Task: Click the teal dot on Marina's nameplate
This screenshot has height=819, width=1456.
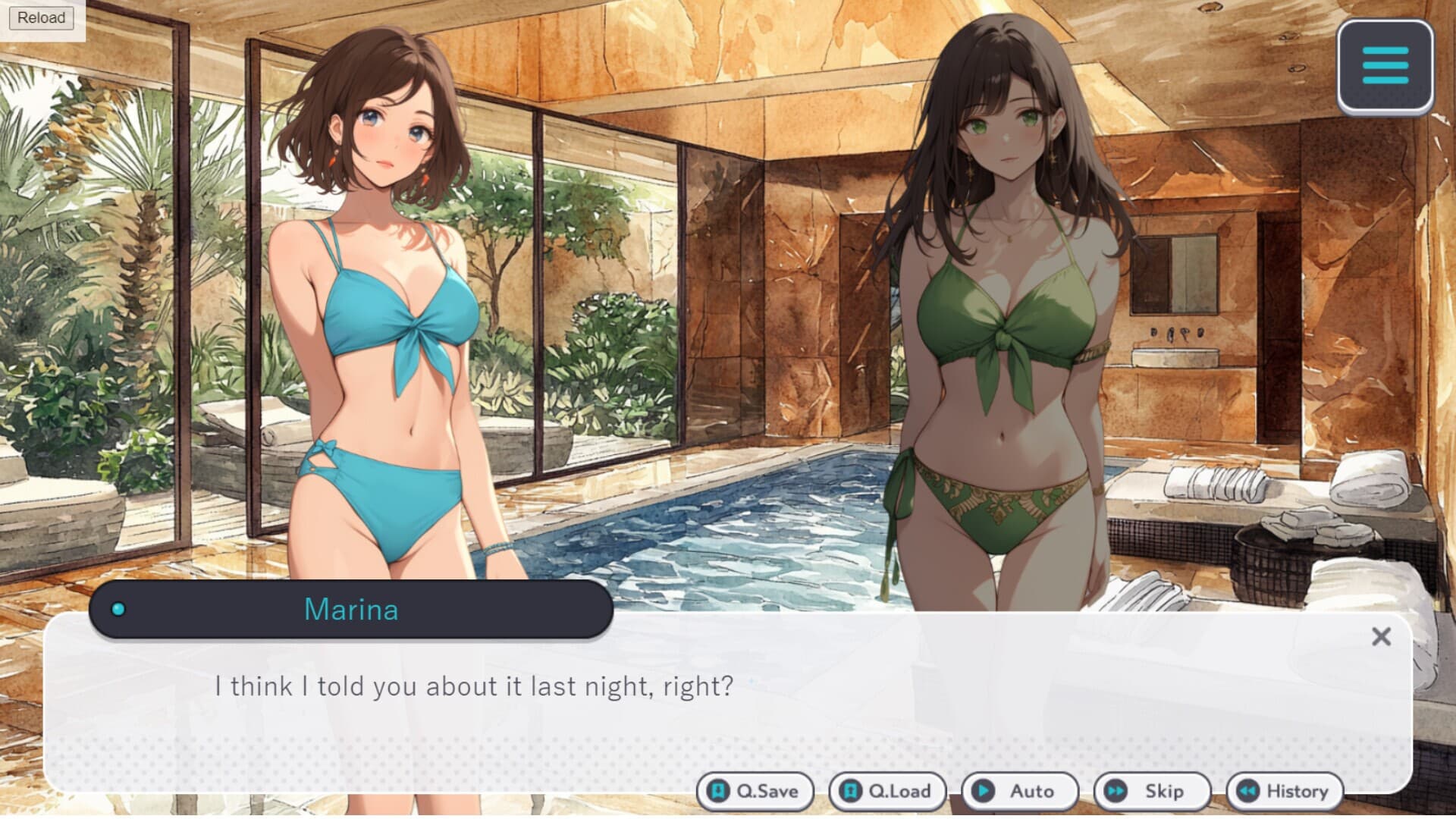Action: tap(118, 608)
